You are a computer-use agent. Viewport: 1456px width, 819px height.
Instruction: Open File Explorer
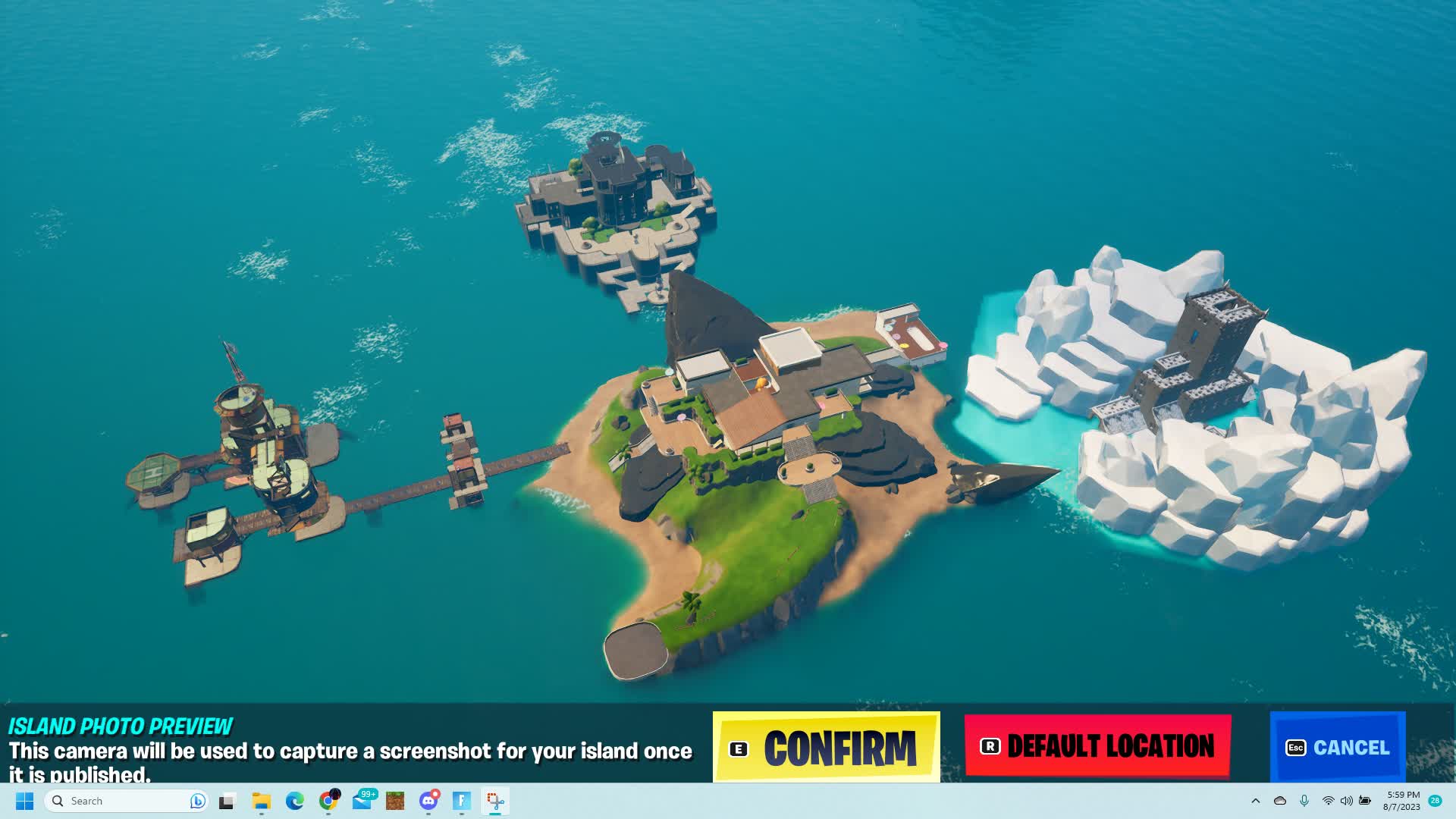tap(261, 801)
